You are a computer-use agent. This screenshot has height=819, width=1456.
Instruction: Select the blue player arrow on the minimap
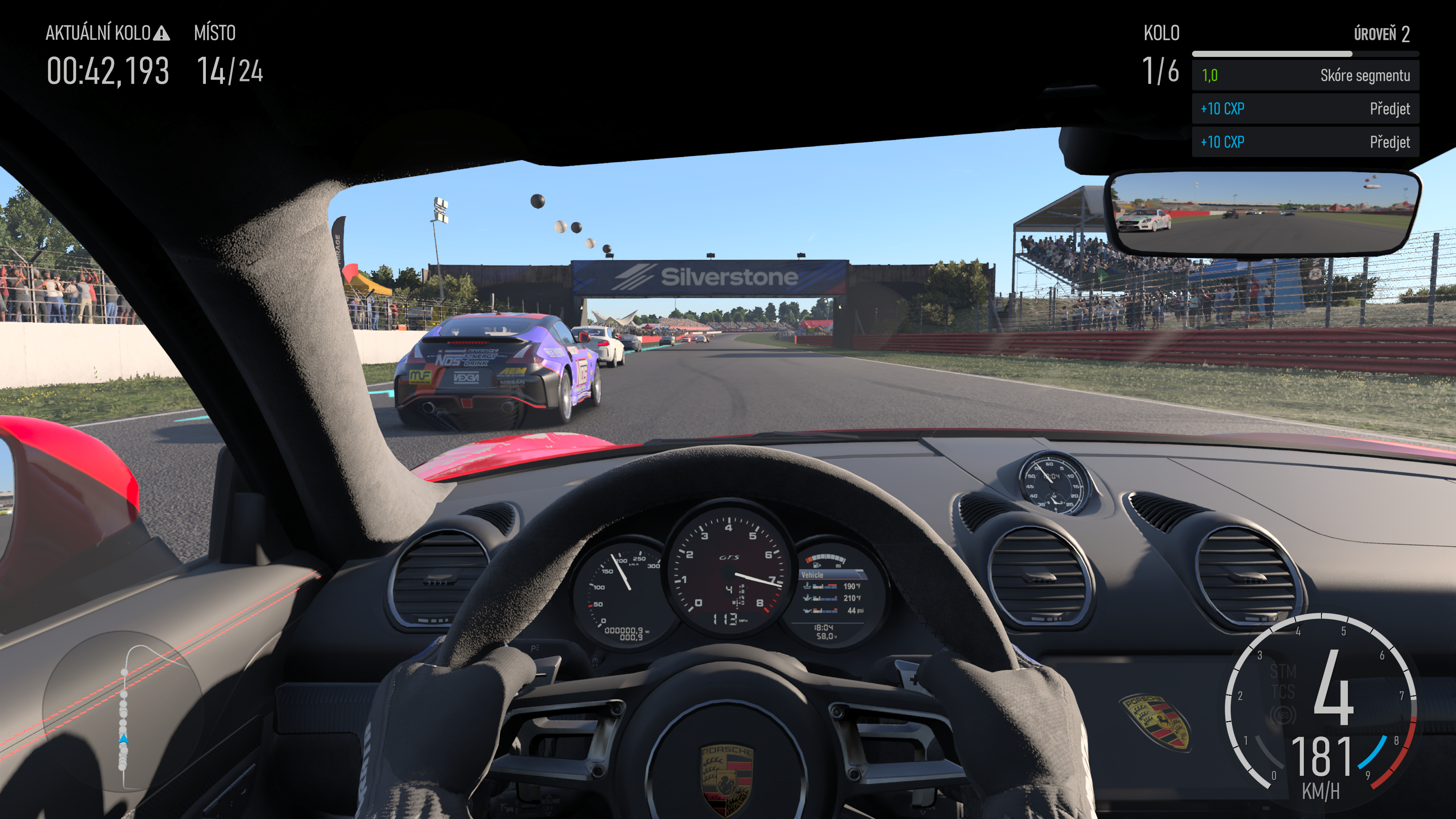click(123, 739)
